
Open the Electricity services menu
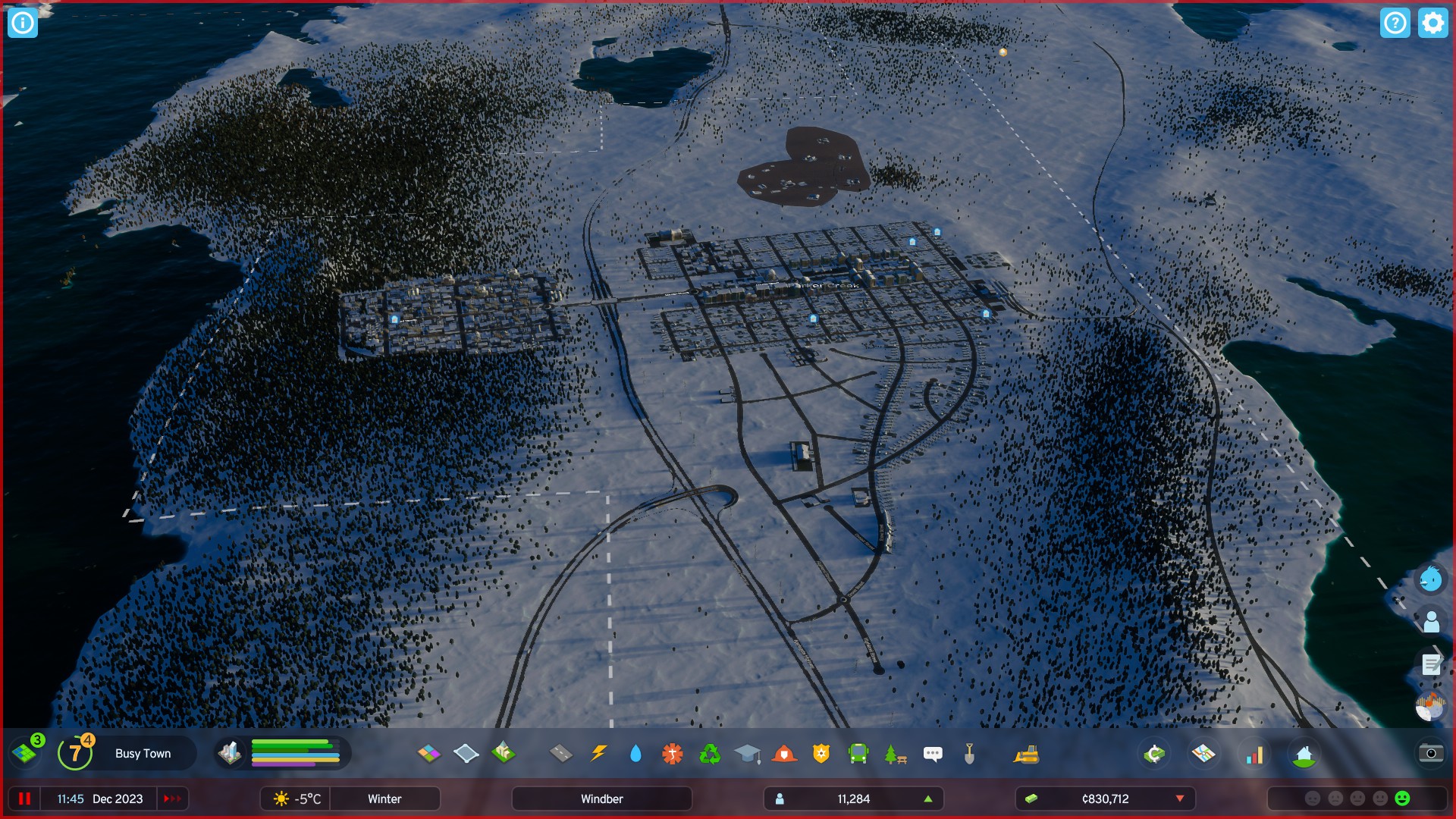598,753
